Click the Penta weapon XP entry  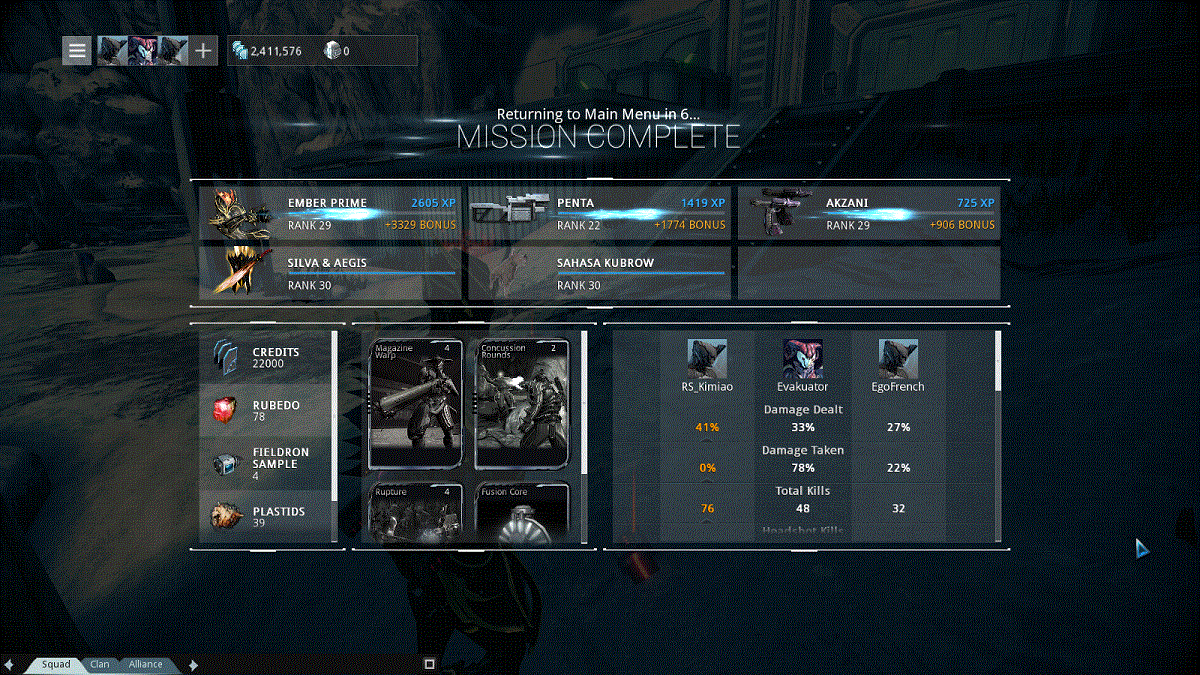click(x=600, y=213)
